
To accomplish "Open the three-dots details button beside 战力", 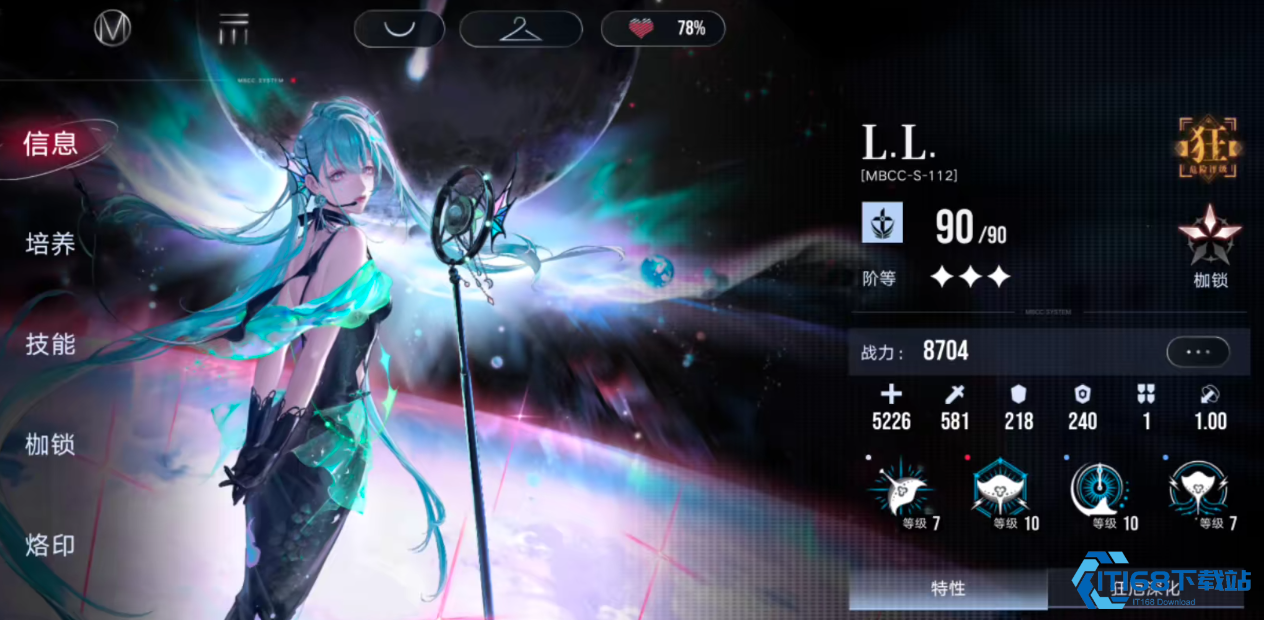I will pyautogui.click(x=1197, y=352).
